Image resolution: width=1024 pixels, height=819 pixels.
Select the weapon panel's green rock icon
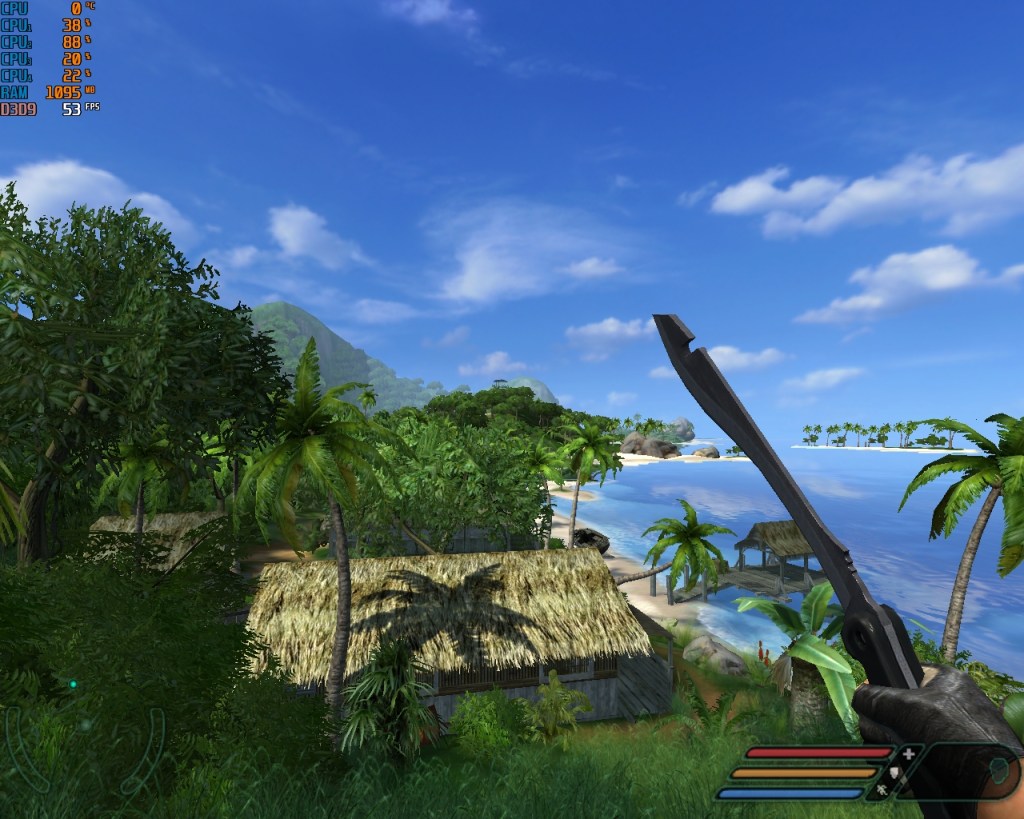[998, 771]
